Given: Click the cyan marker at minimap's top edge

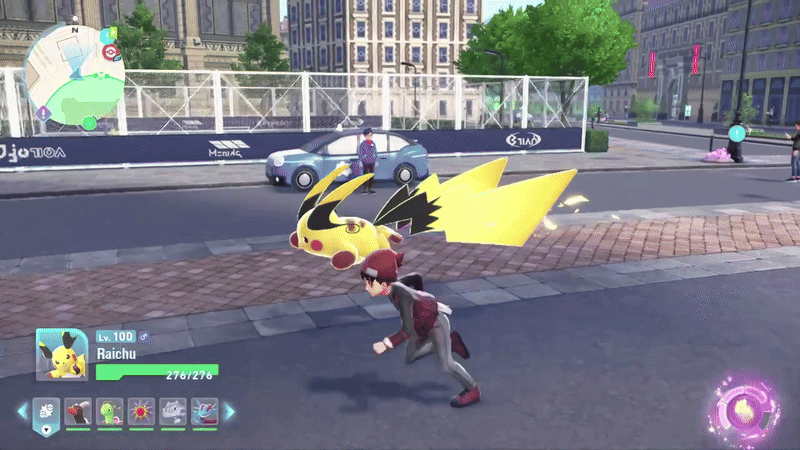Looking at the screenshot, I should (106, 36).
